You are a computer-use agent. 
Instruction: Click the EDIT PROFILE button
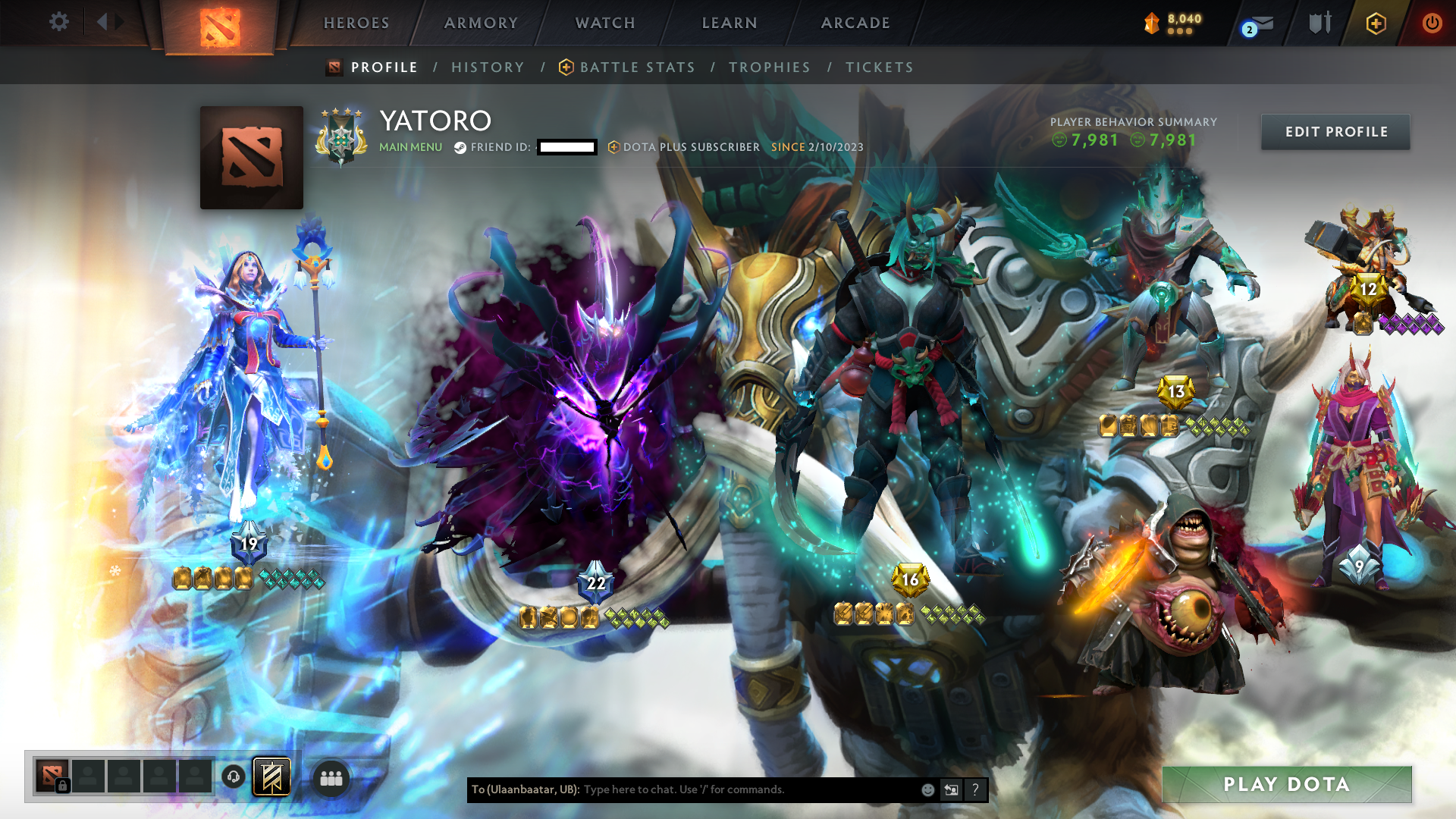1335,131
